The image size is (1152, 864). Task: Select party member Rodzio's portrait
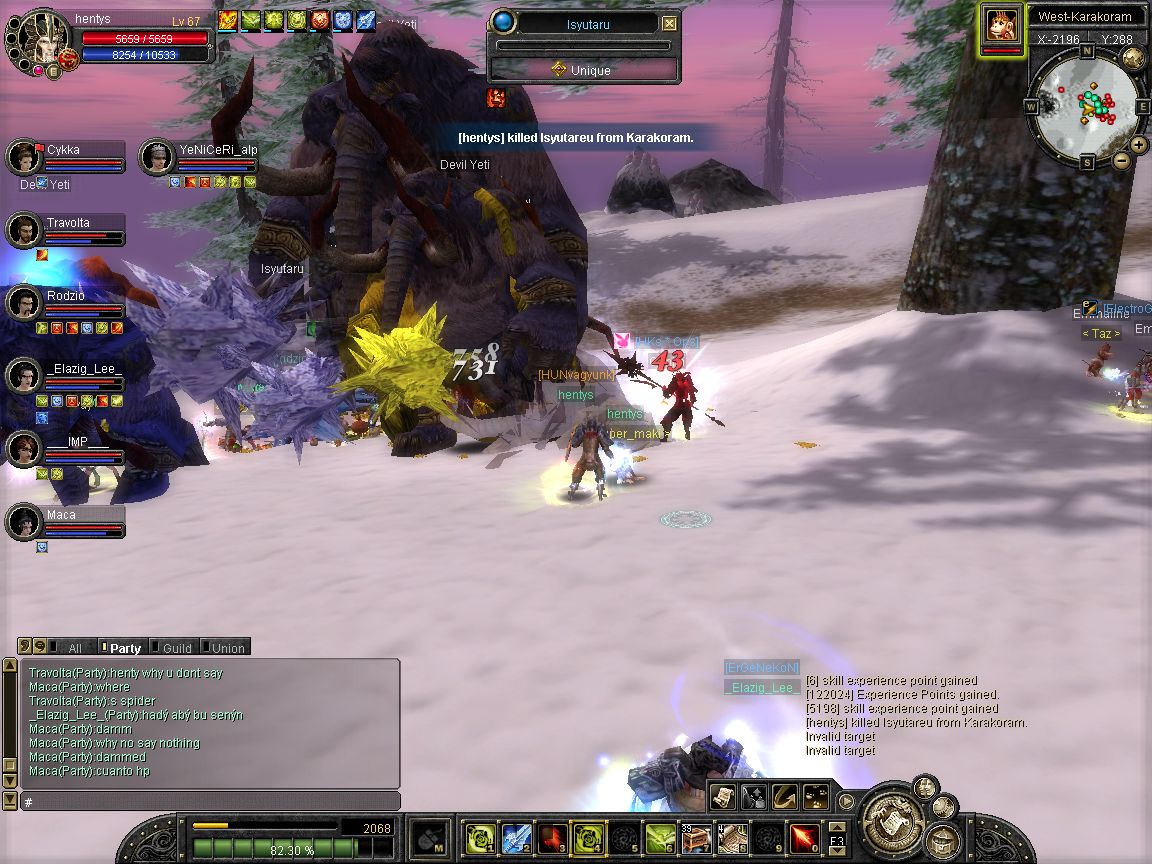tap(23, 304)
